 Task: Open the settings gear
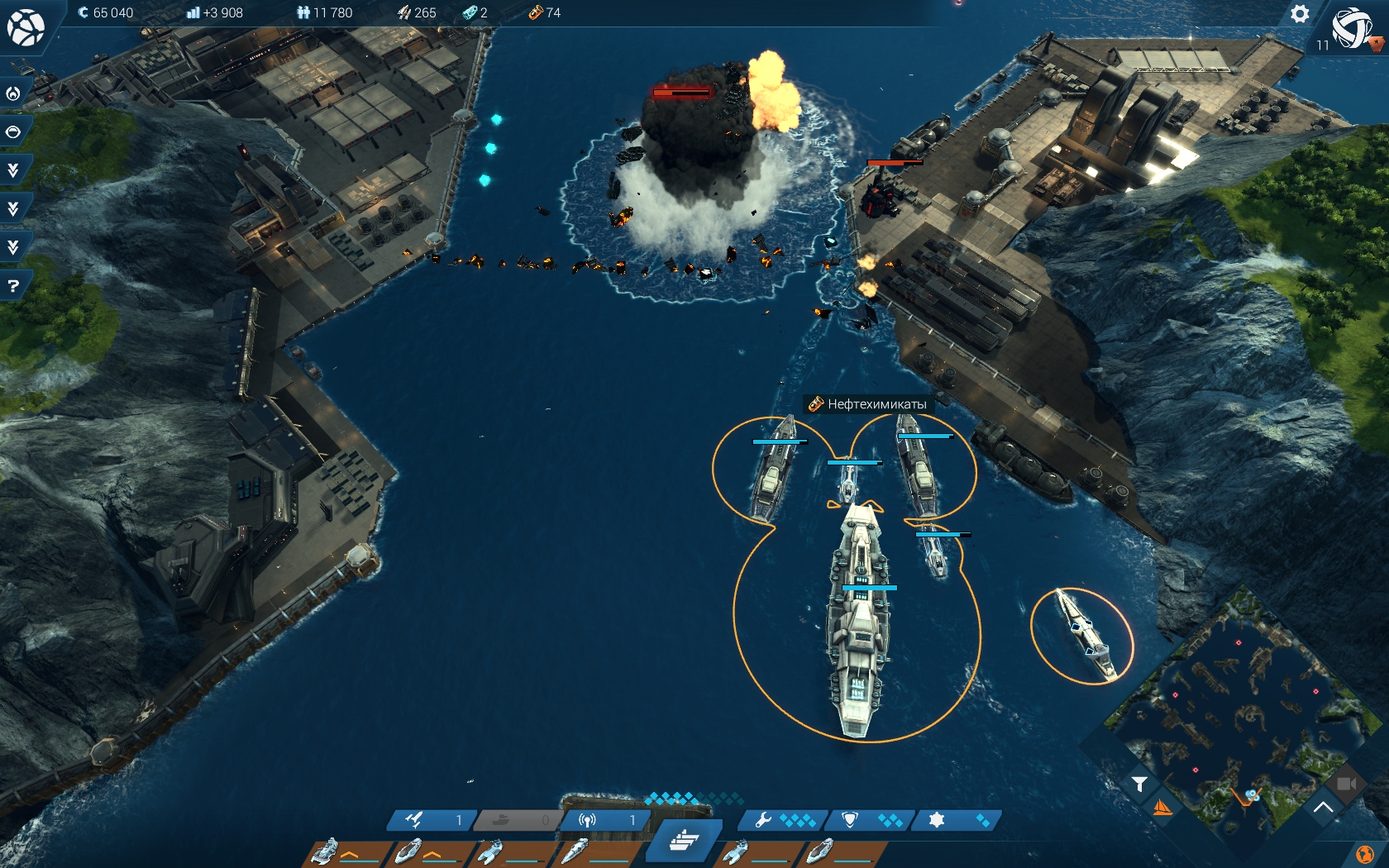click(1300, 14)
